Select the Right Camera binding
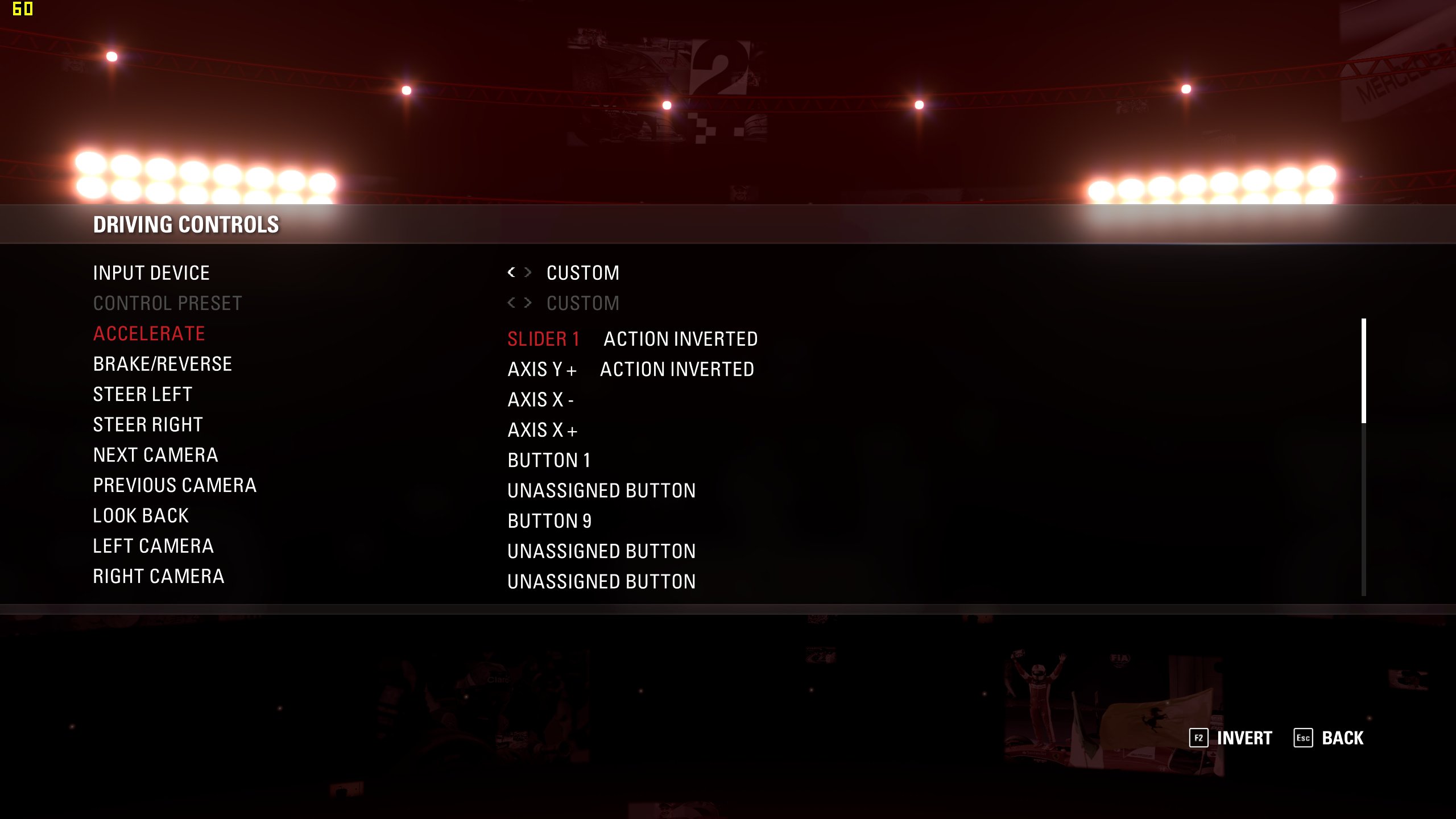 (159, 576)
